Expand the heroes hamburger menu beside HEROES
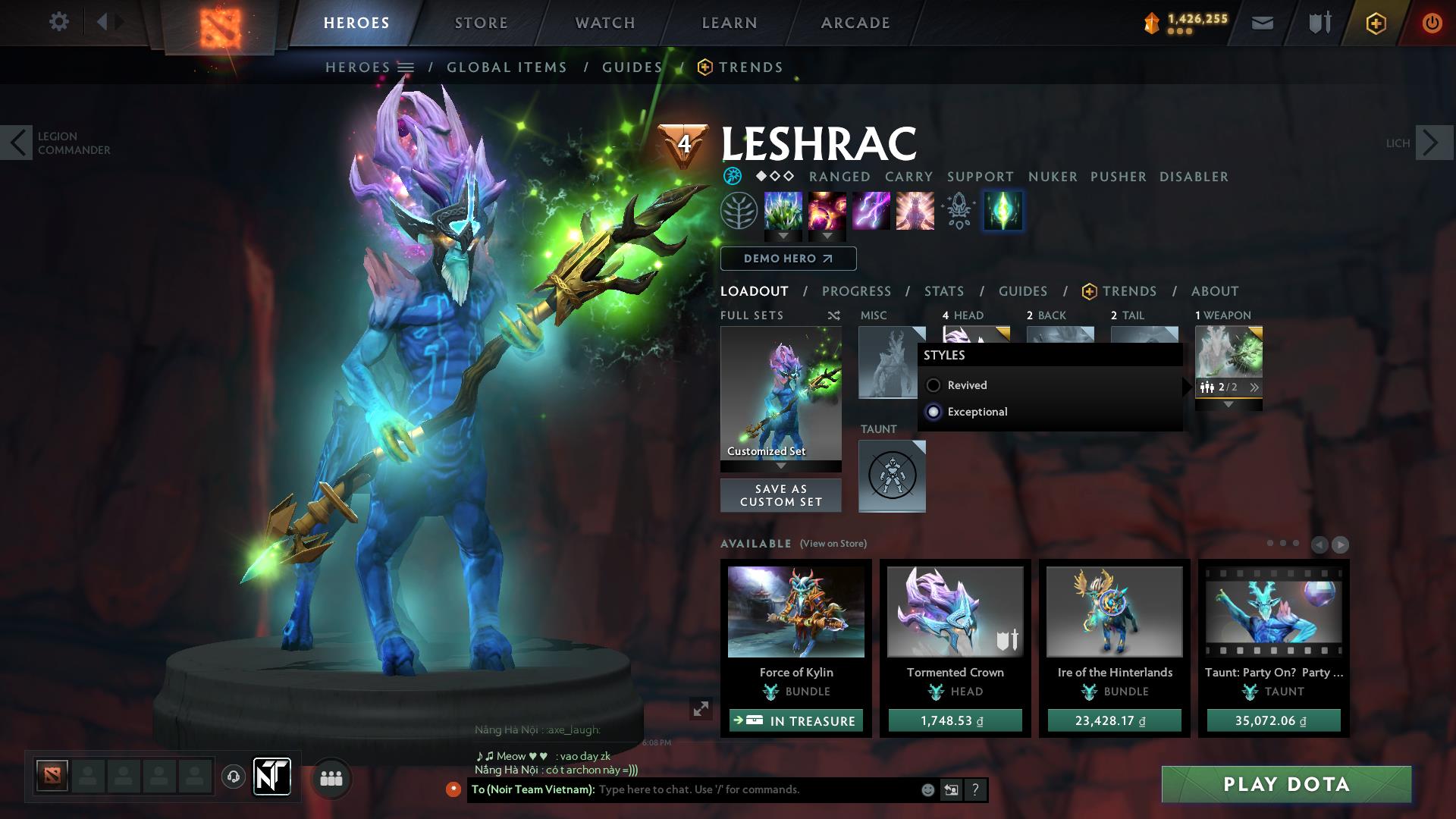This screenshot has height=819, width=1456. point(406,67)
